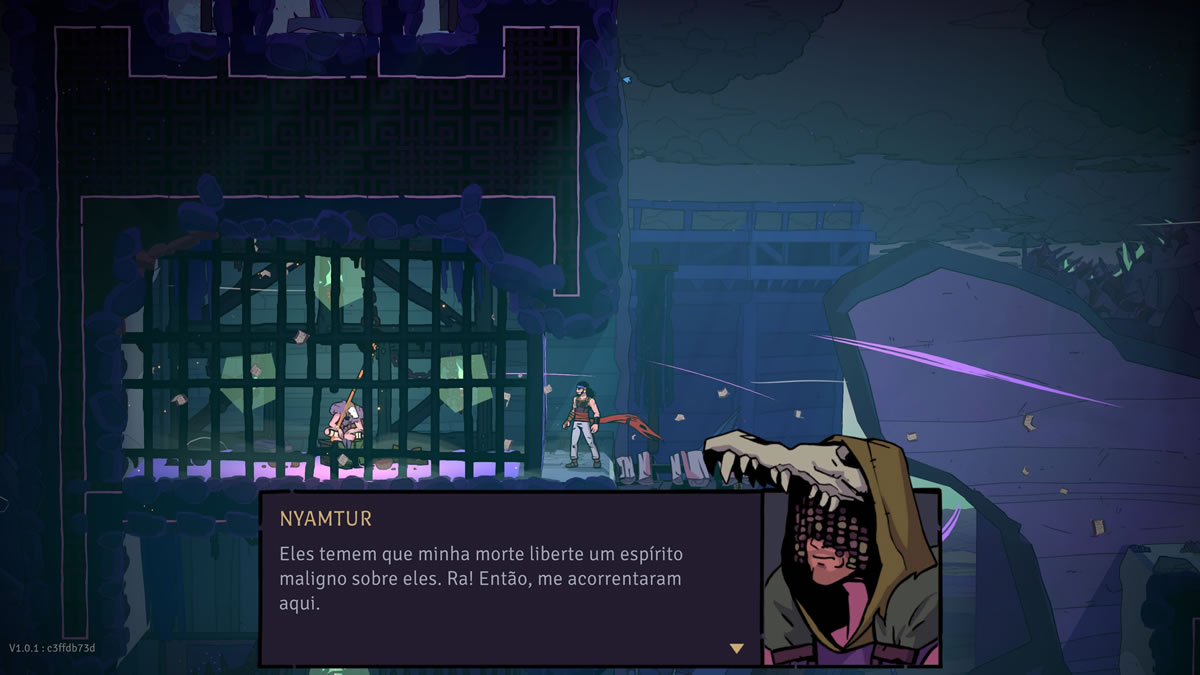Screen dimensions: 1200x675
Task: Advance dialogue with the yellow arrow
Action: [x=736, y=648]
